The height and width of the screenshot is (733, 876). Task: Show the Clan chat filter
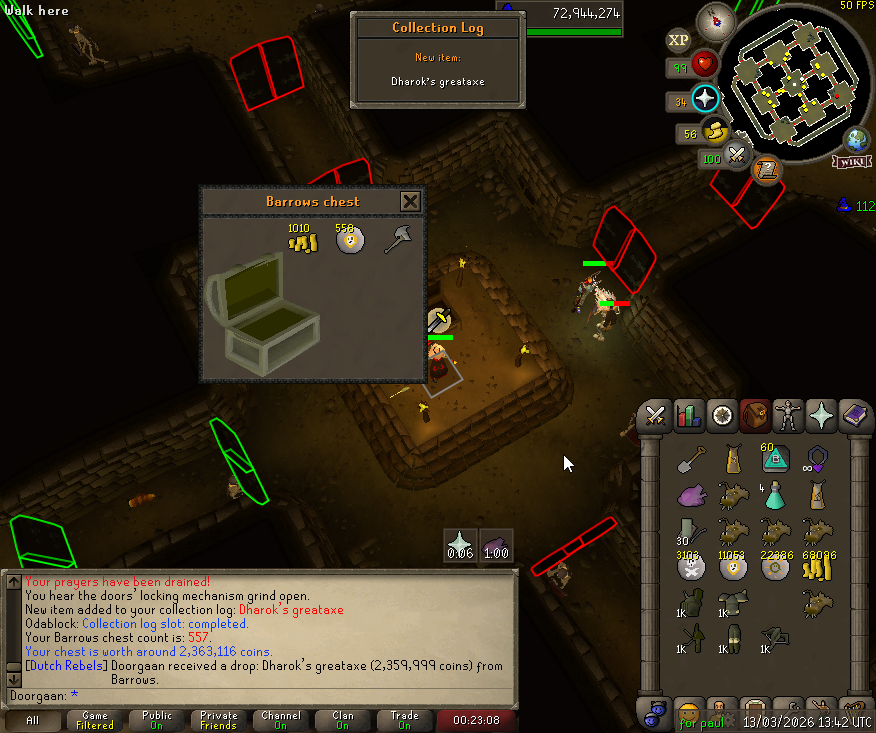tap(343, 720)
